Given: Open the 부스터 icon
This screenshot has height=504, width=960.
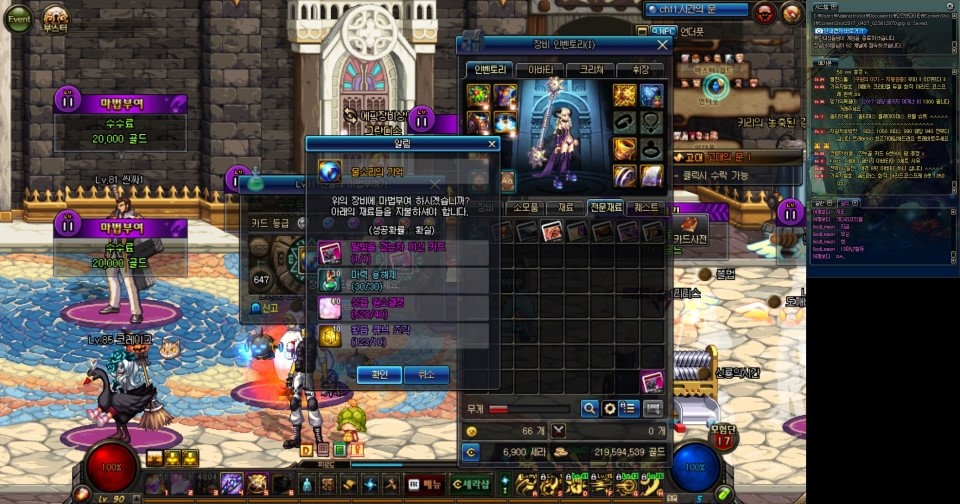Looking at the screenshot, I should (x=55, y=19).
